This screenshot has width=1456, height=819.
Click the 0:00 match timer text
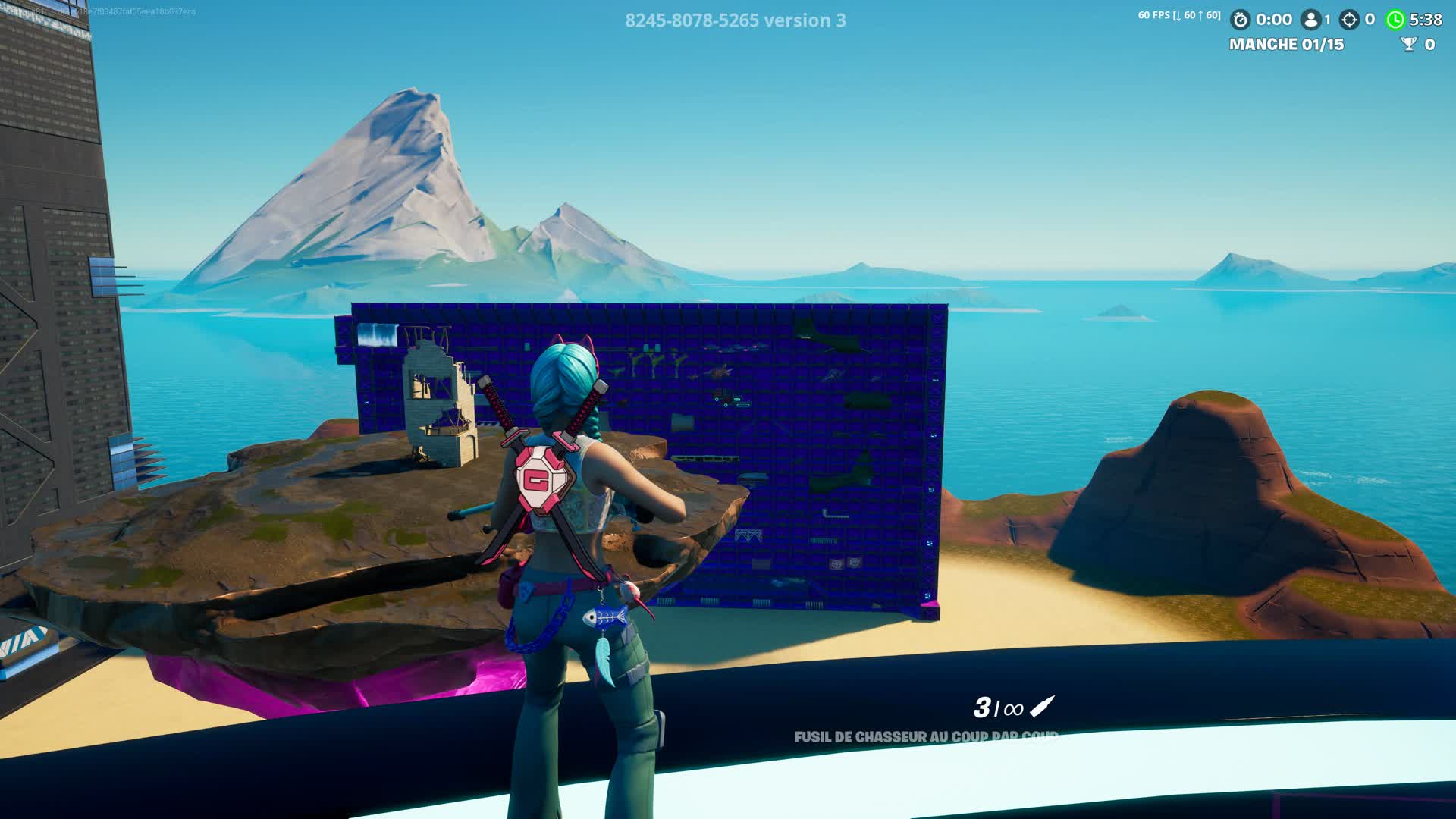point(1275,20)
